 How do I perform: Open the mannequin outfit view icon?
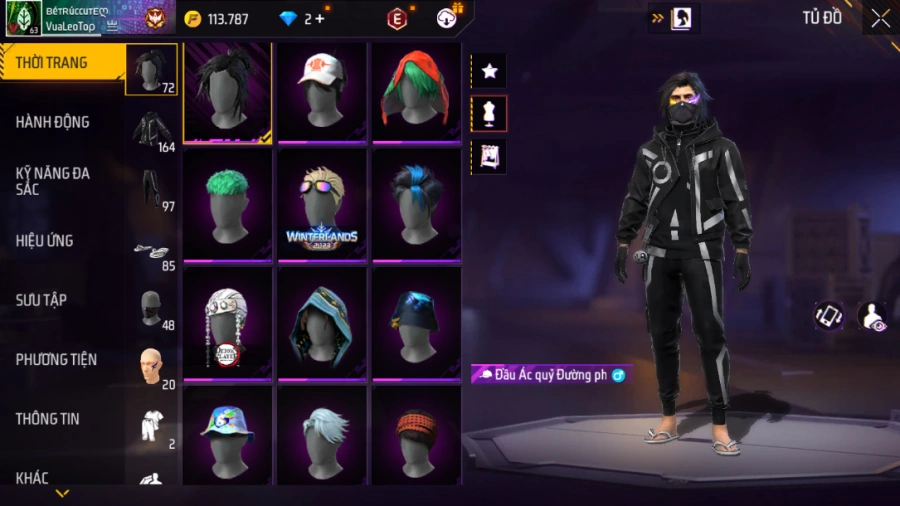coord(490,114)
